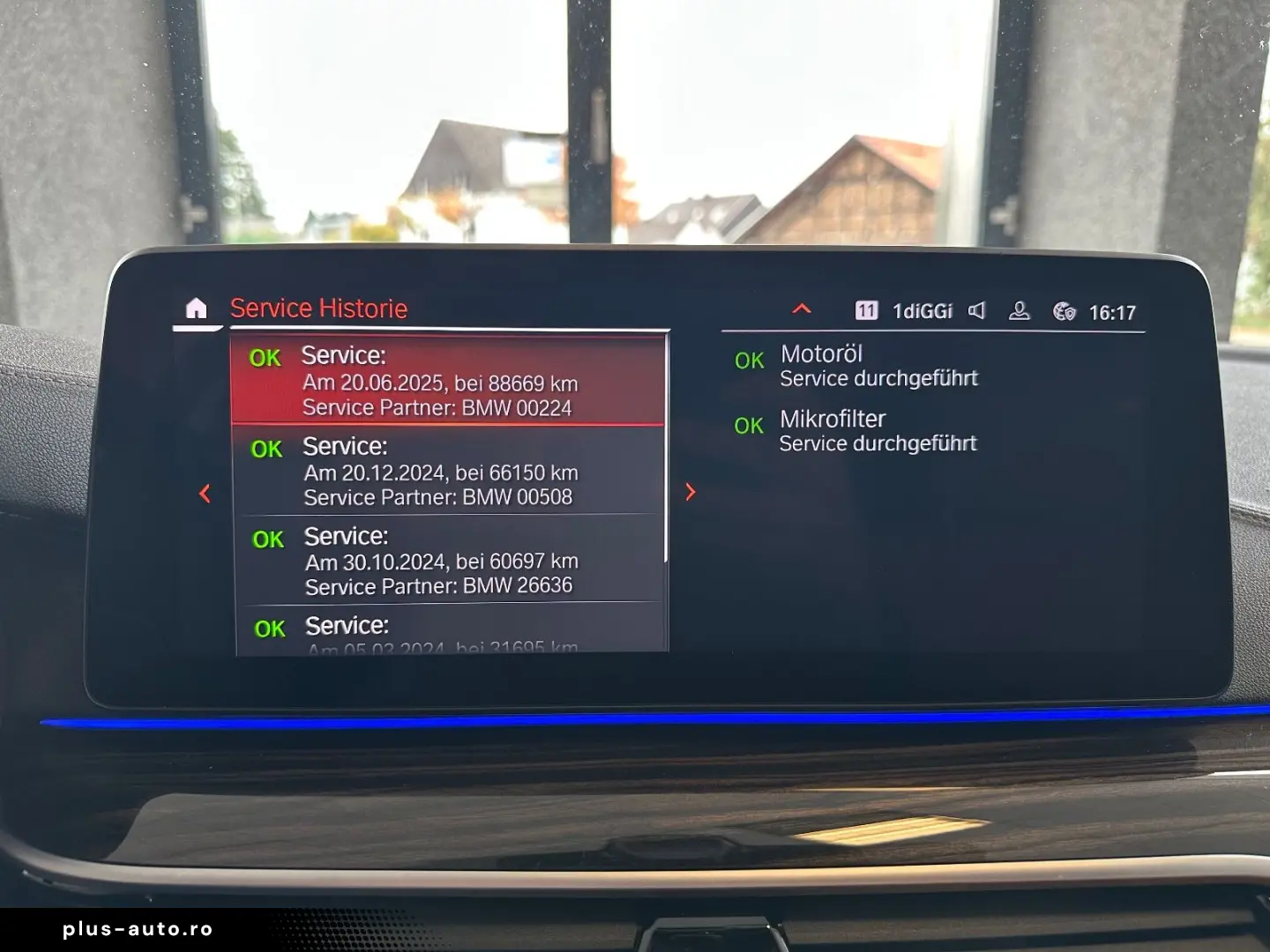Image resolution: width=1270 pixels, height=952 pixels.
Task: Click the speaker volume icon
Action: click(977, 310)
